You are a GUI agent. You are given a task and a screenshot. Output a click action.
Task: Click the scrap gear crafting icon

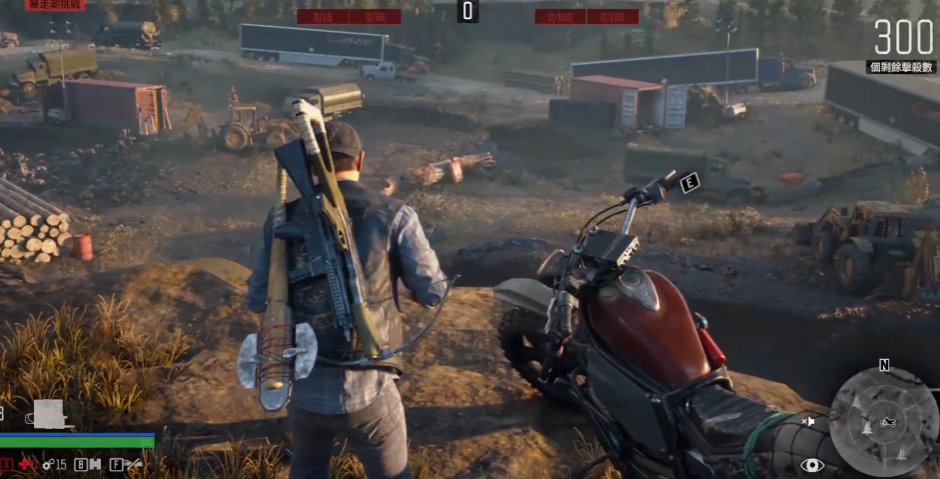pyautogui.click(x=48, y=464)
